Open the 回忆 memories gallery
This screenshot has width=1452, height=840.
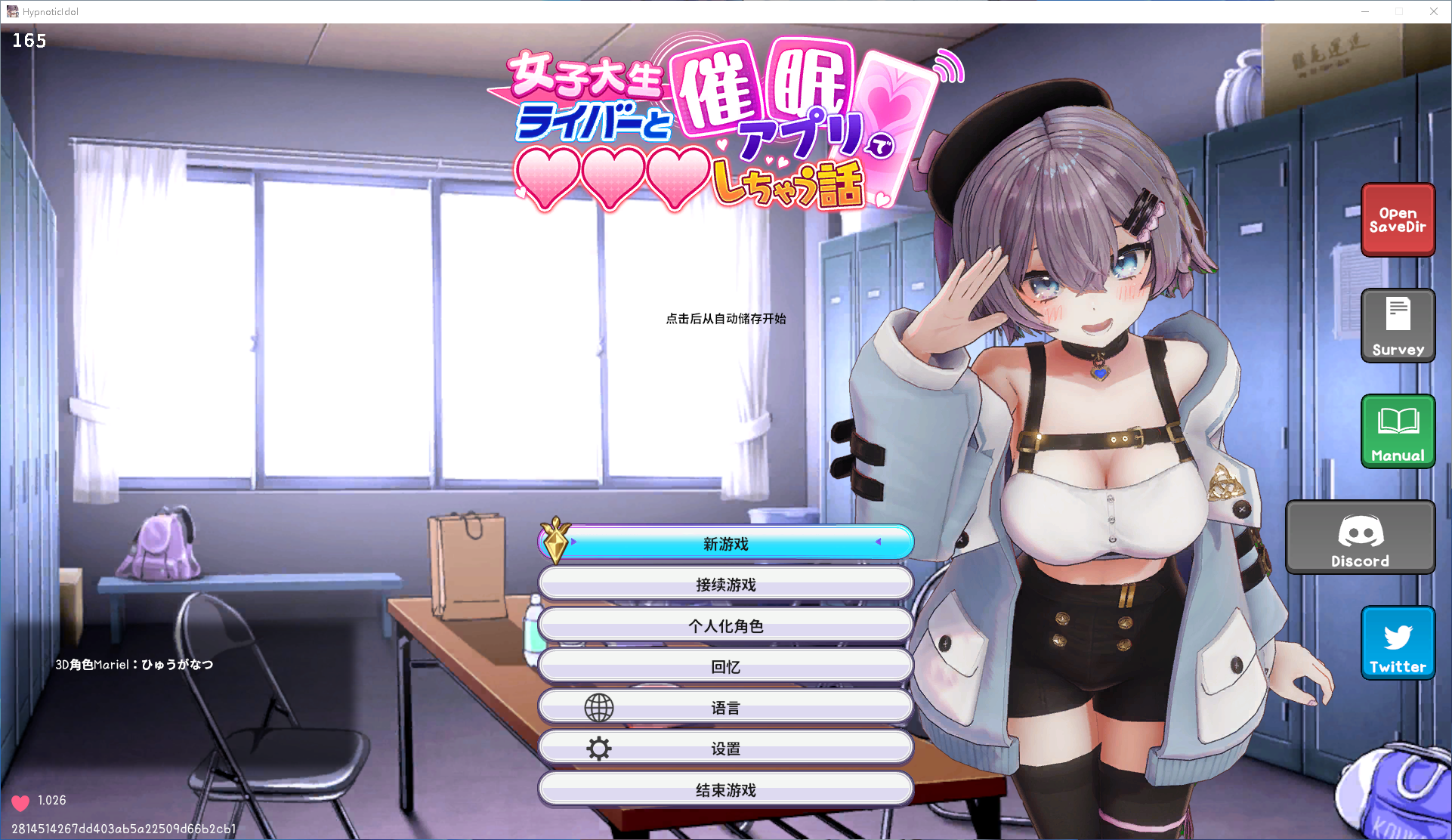[x=725, y=667]
